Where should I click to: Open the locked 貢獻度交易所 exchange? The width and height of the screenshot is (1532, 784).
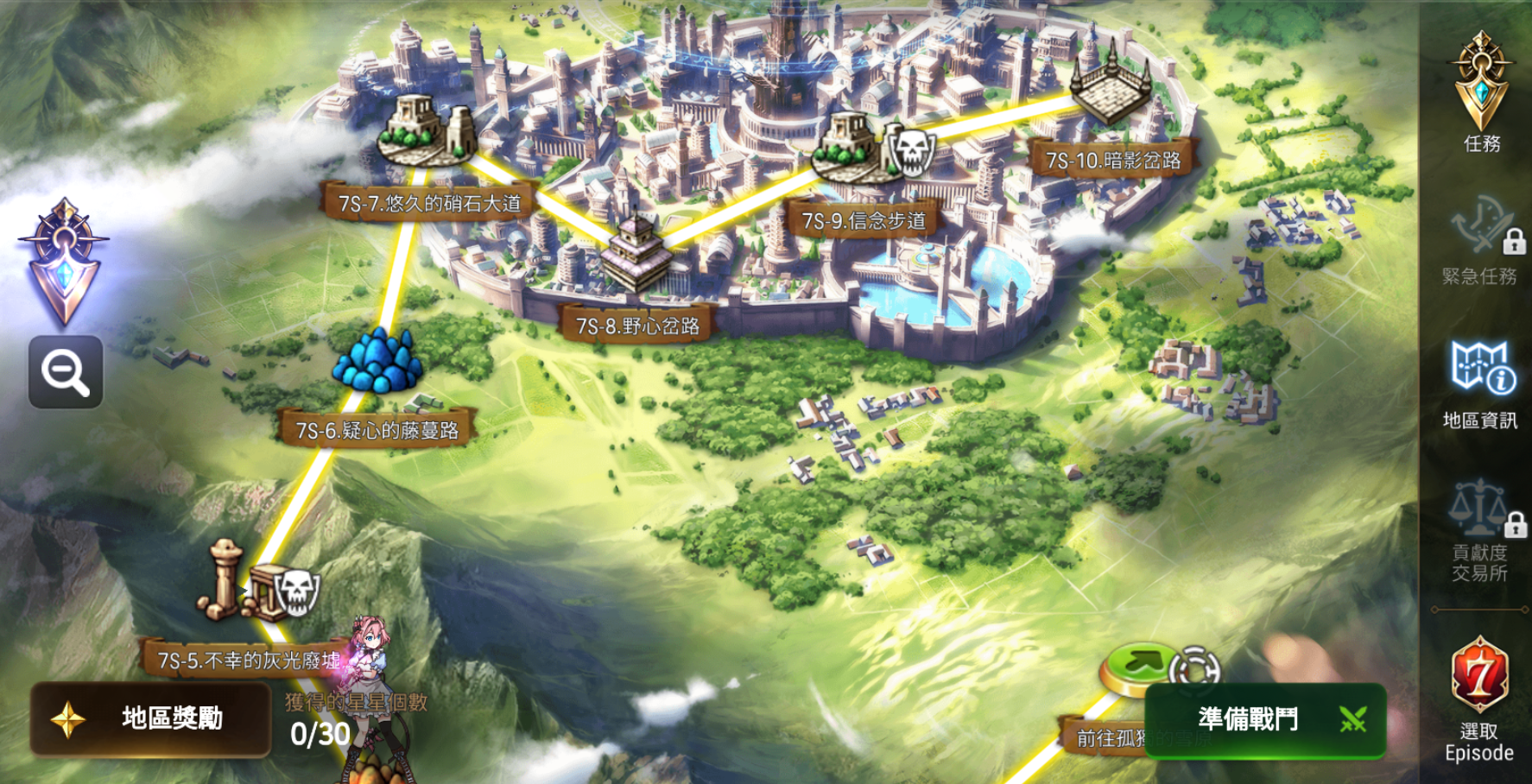tap(1480, 531)
